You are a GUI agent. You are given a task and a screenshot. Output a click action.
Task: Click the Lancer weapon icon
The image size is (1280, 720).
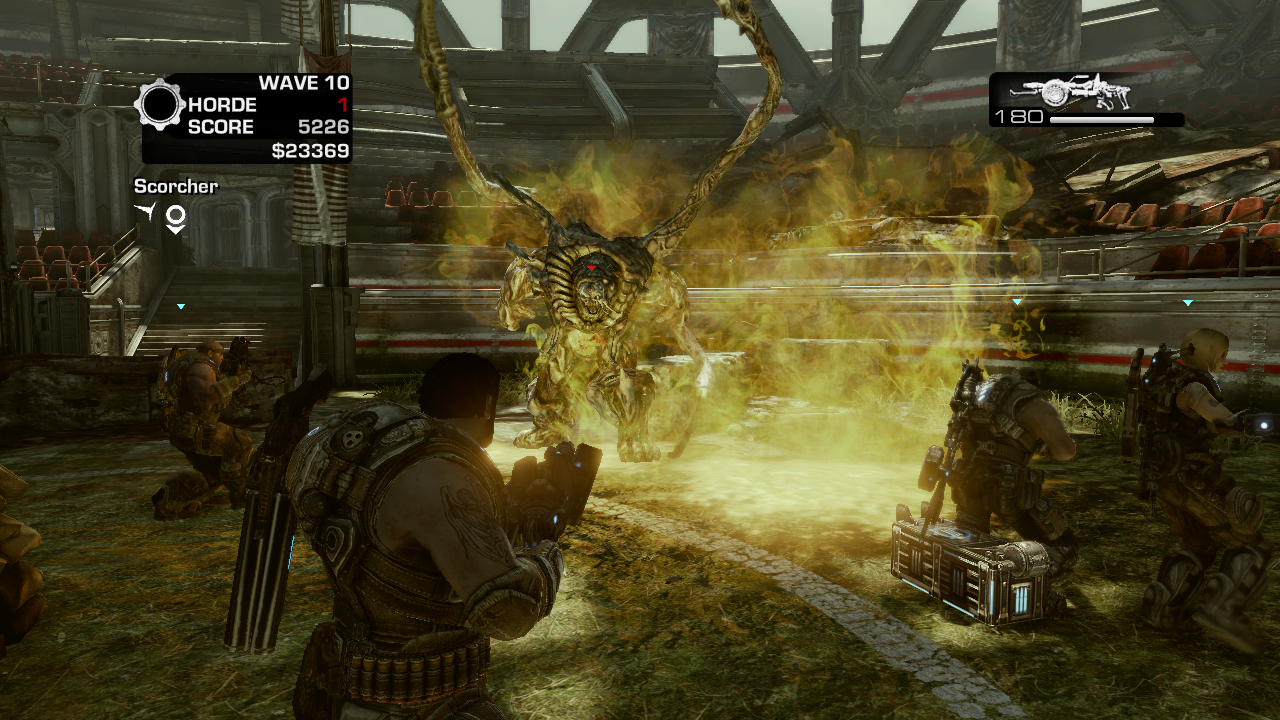click(x=1086, y=94)
